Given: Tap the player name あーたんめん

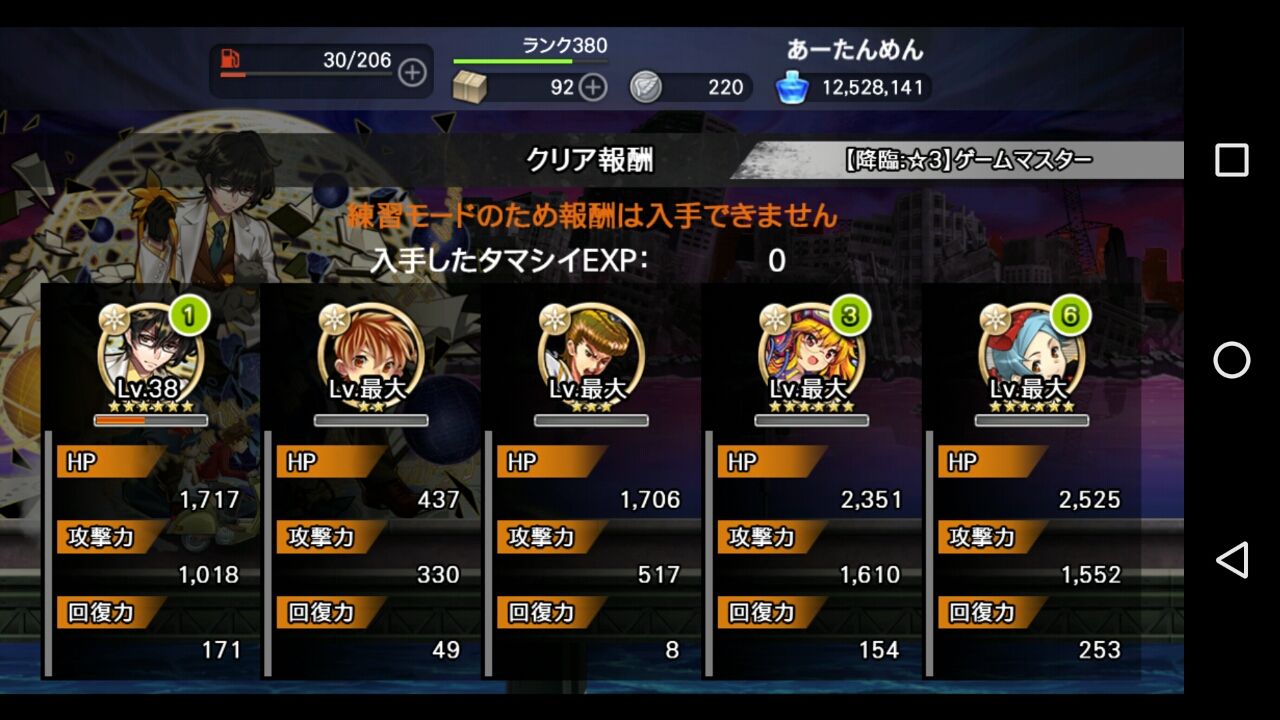Looking at the screenshot, I should coord(855,49).
